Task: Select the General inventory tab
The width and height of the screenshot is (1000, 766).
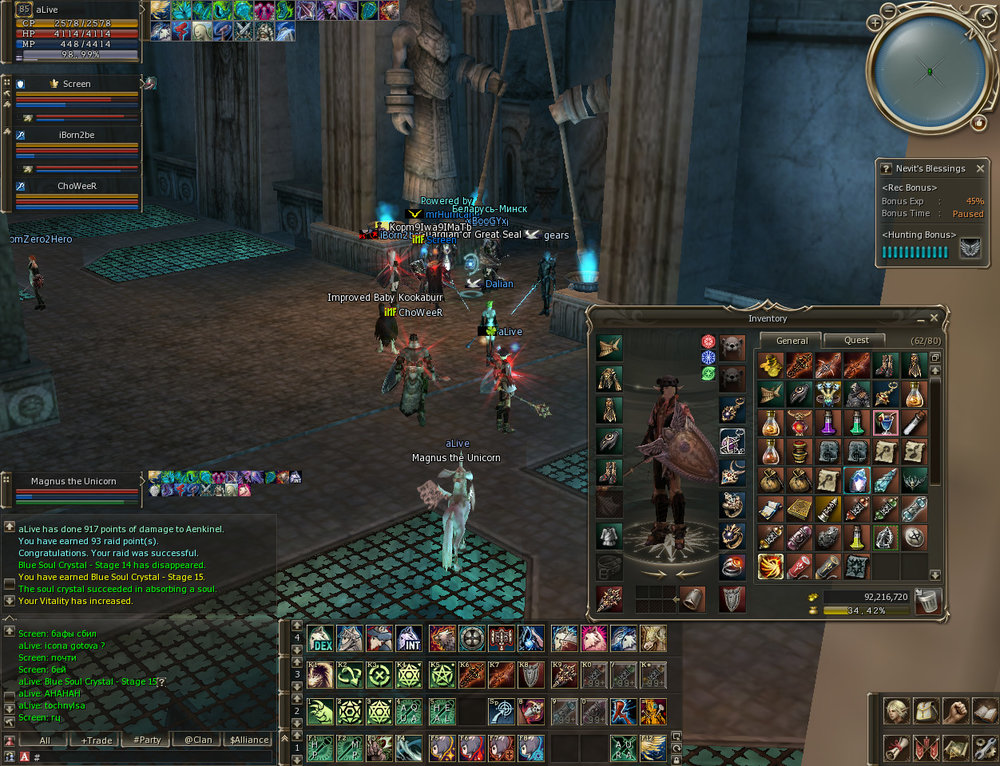Action: pos(791,340)
